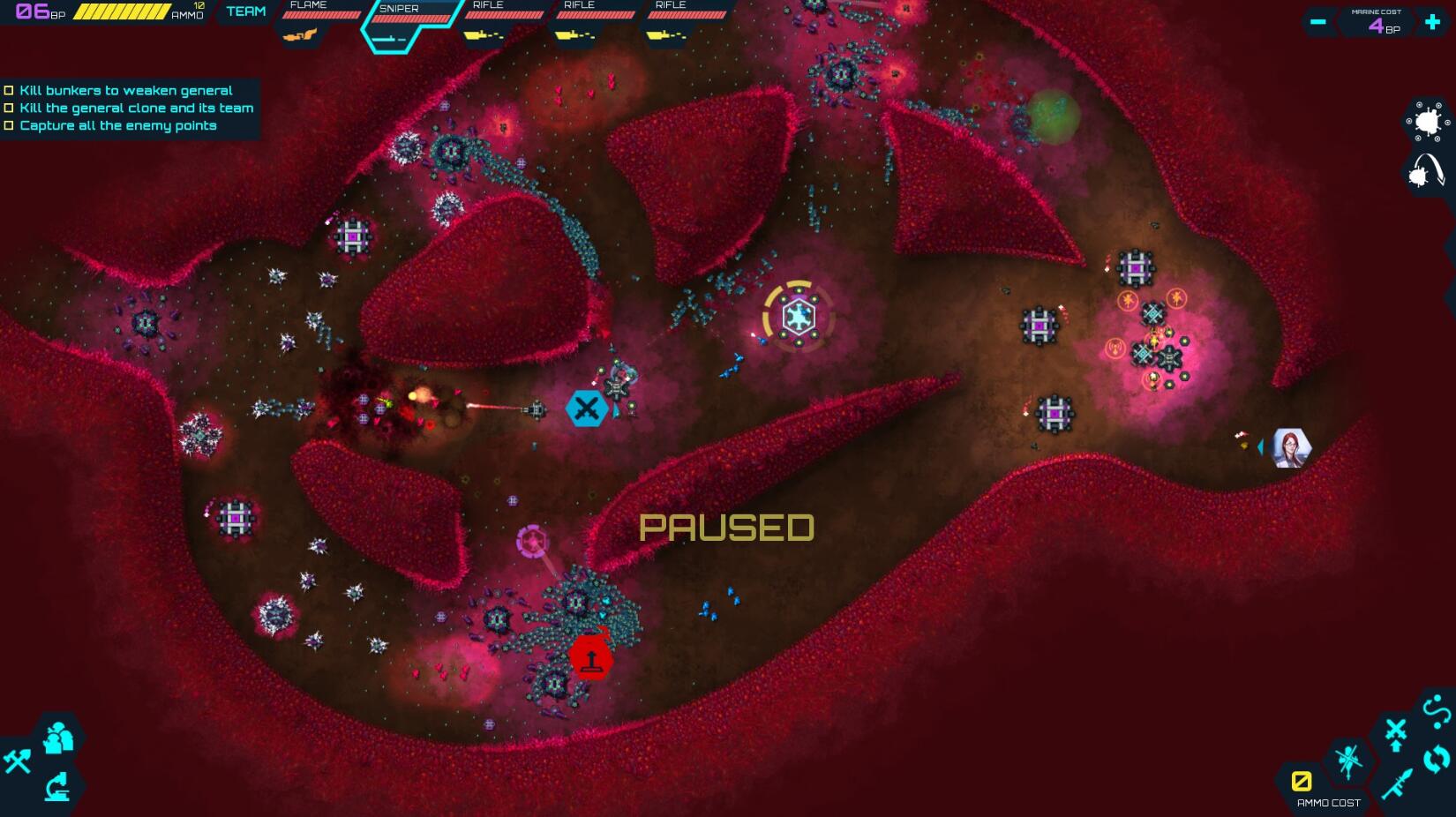Screen dimensions: 1456x817
Task: Check off 'Kill bunkers to weaken general'
Action: (x=11, y=89)
